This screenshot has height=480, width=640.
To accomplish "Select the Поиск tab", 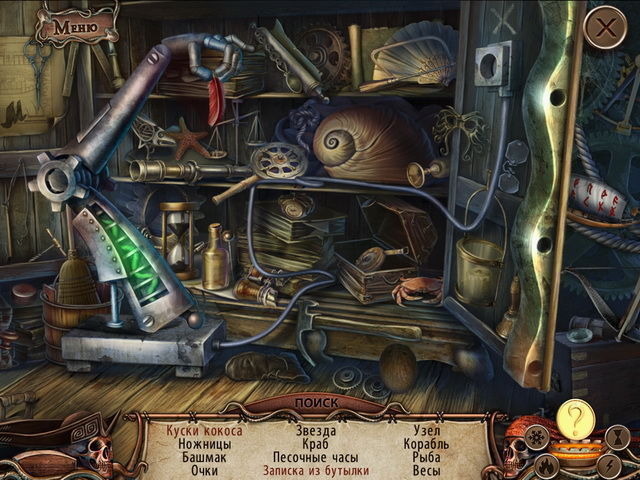I will [317, 404].
